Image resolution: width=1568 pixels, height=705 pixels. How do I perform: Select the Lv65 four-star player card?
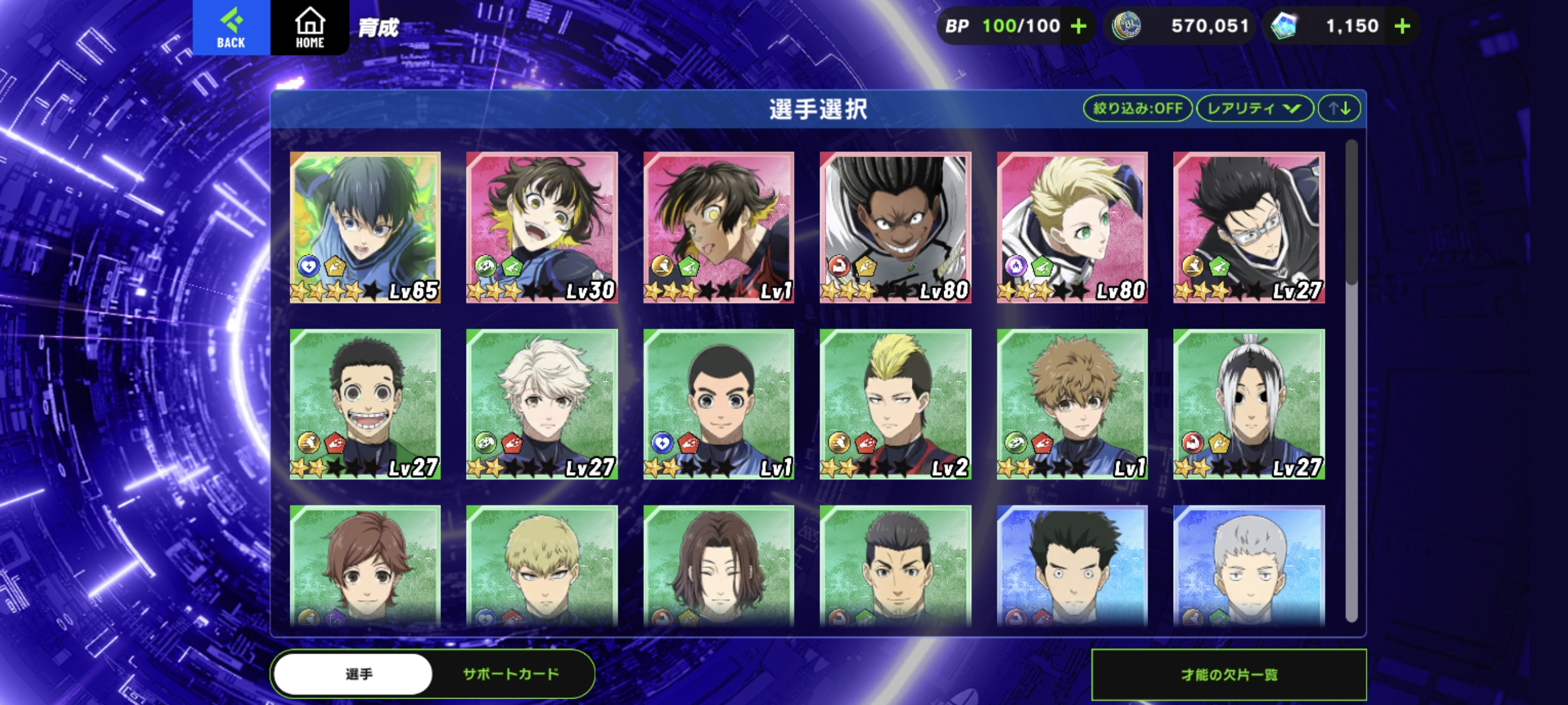pyautogui.click(x=365, y=227)
